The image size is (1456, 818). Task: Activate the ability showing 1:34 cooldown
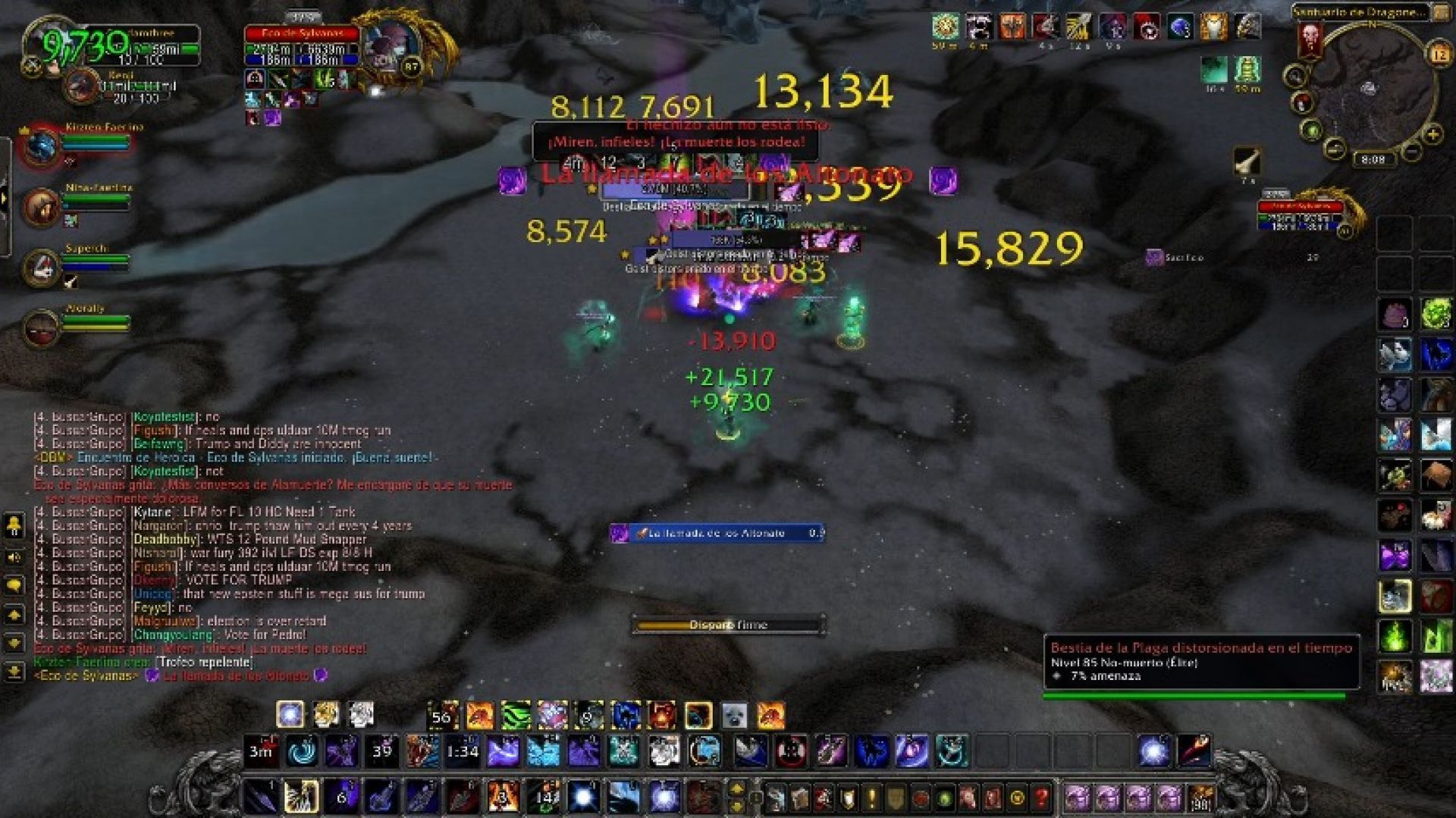click(463, 751)
